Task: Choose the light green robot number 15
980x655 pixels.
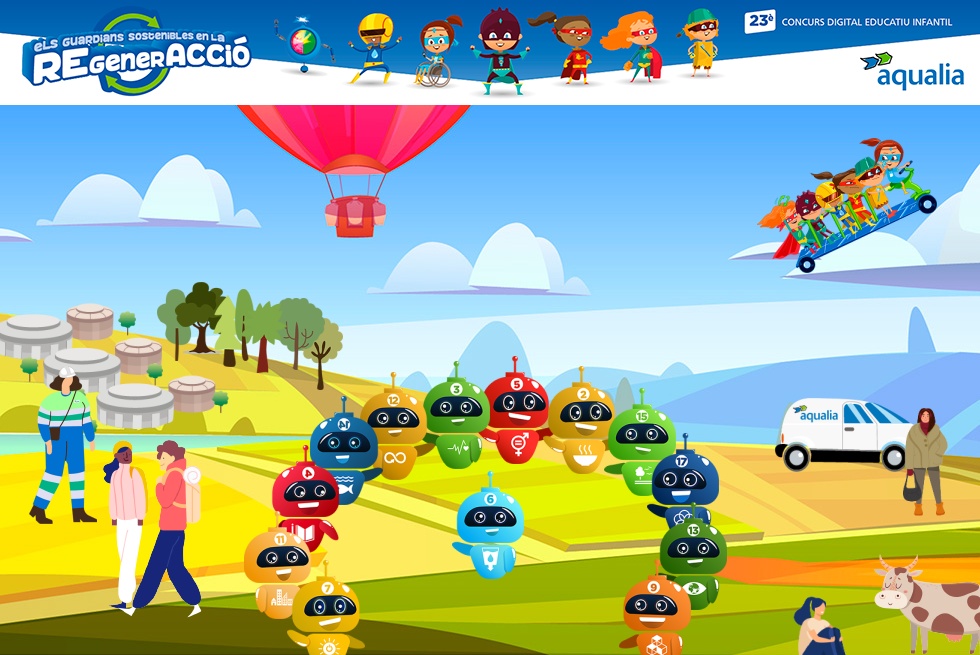Action: 641,442
